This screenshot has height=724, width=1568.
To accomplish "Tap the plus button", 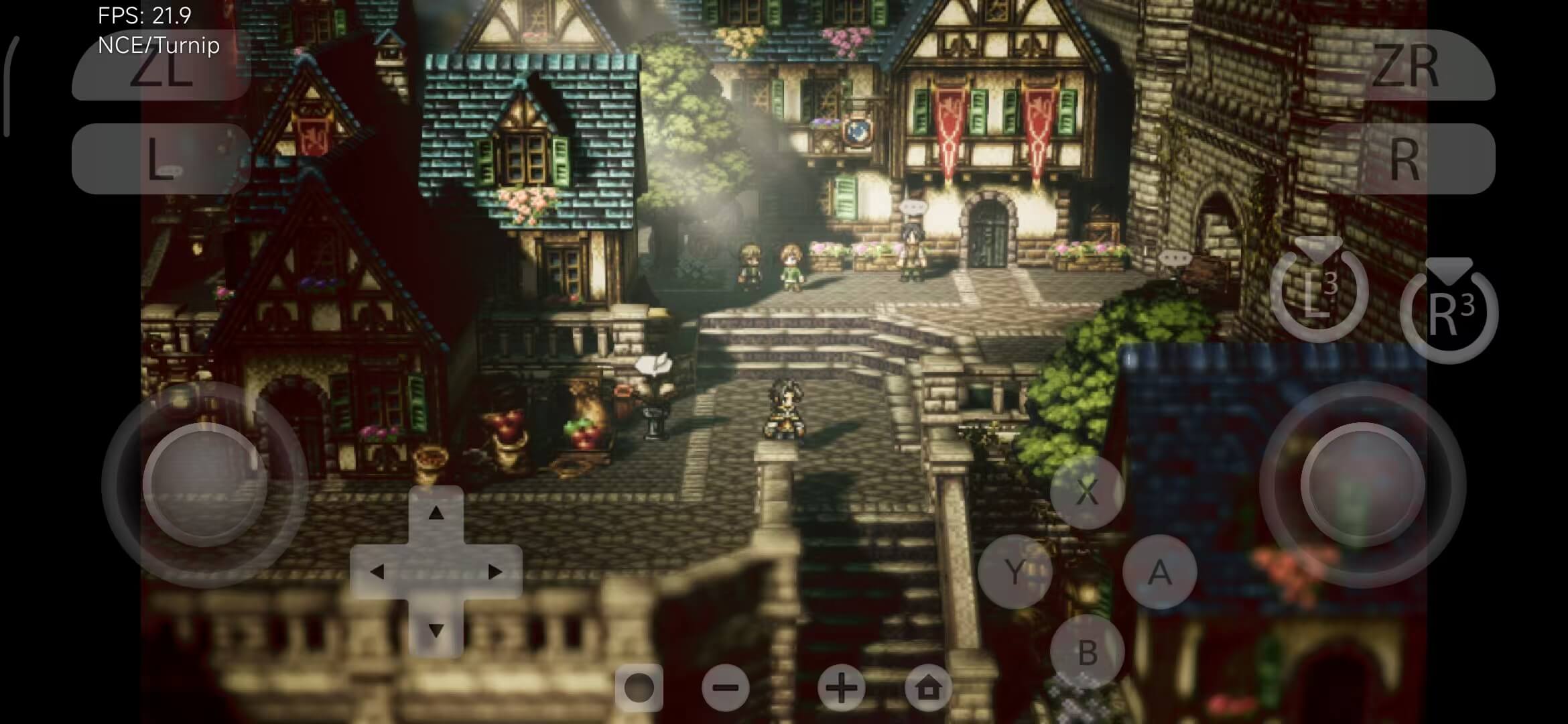I will (841, 688).
